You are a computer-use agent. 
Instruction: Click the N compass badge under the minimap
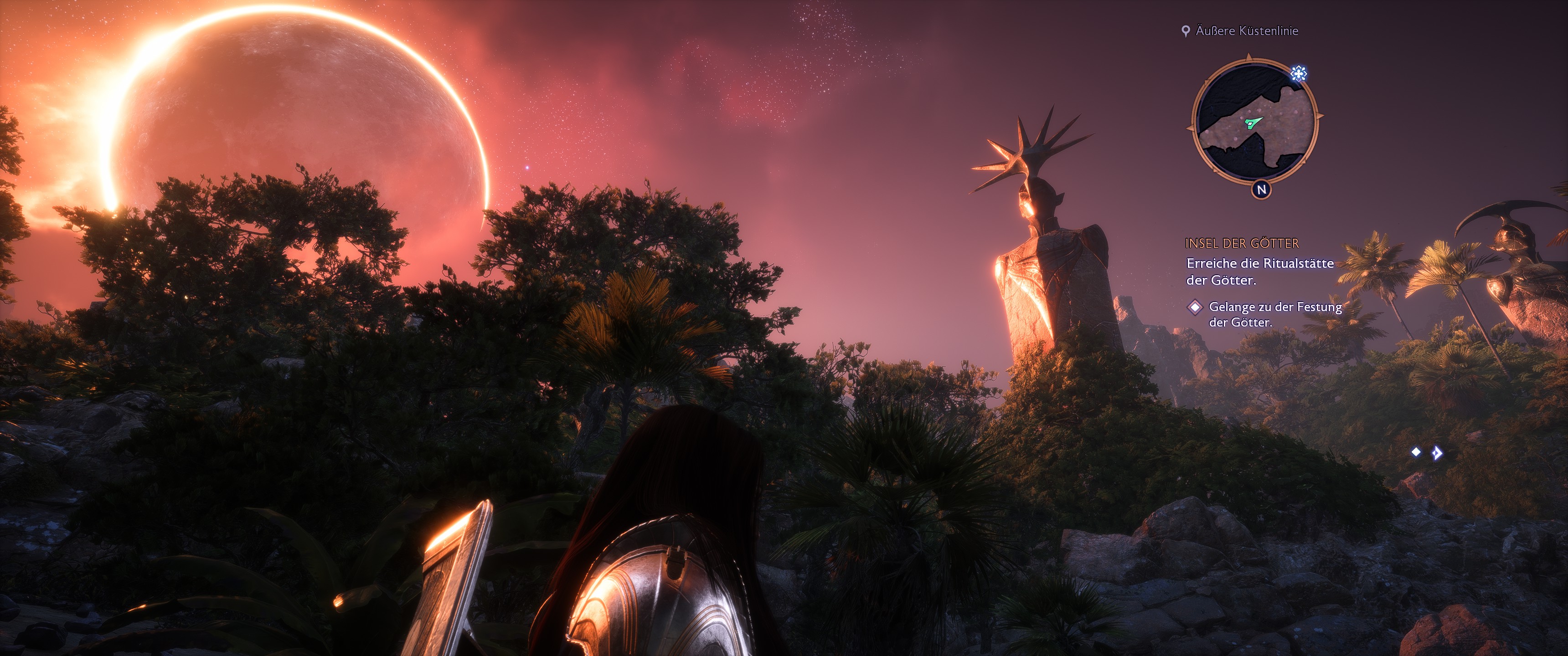point(1261,190)
